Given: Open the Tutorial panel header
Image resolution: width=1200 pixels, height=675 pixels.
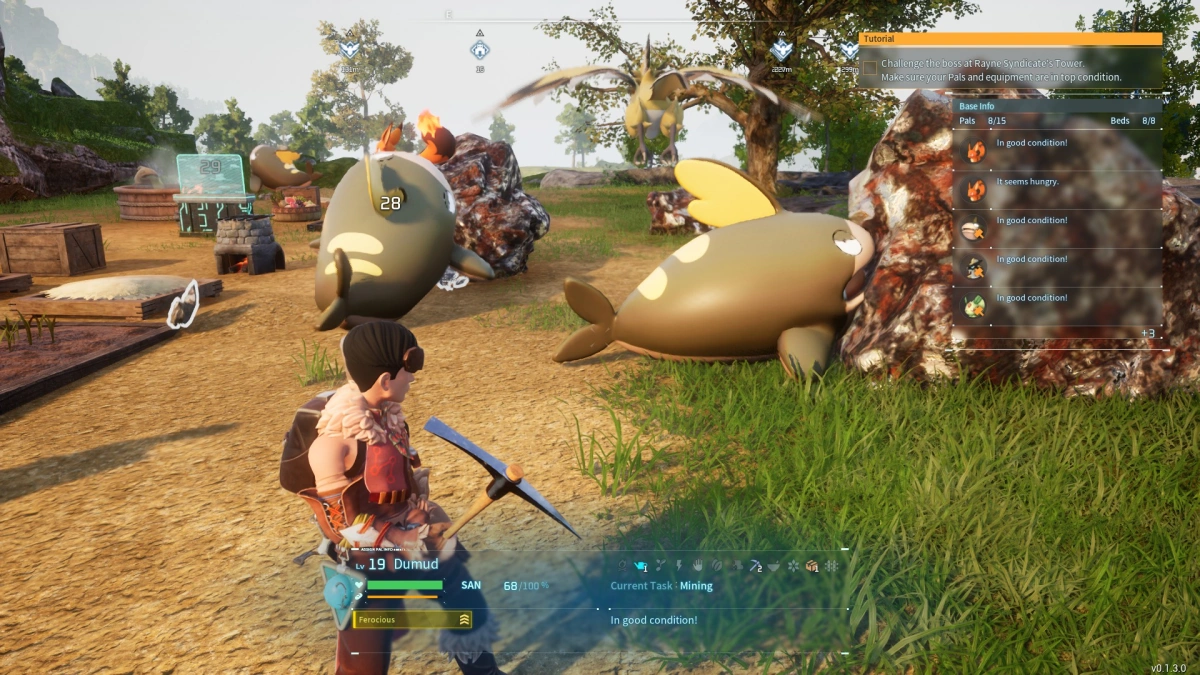Looking at the screenshot, I should (1010, 39).
